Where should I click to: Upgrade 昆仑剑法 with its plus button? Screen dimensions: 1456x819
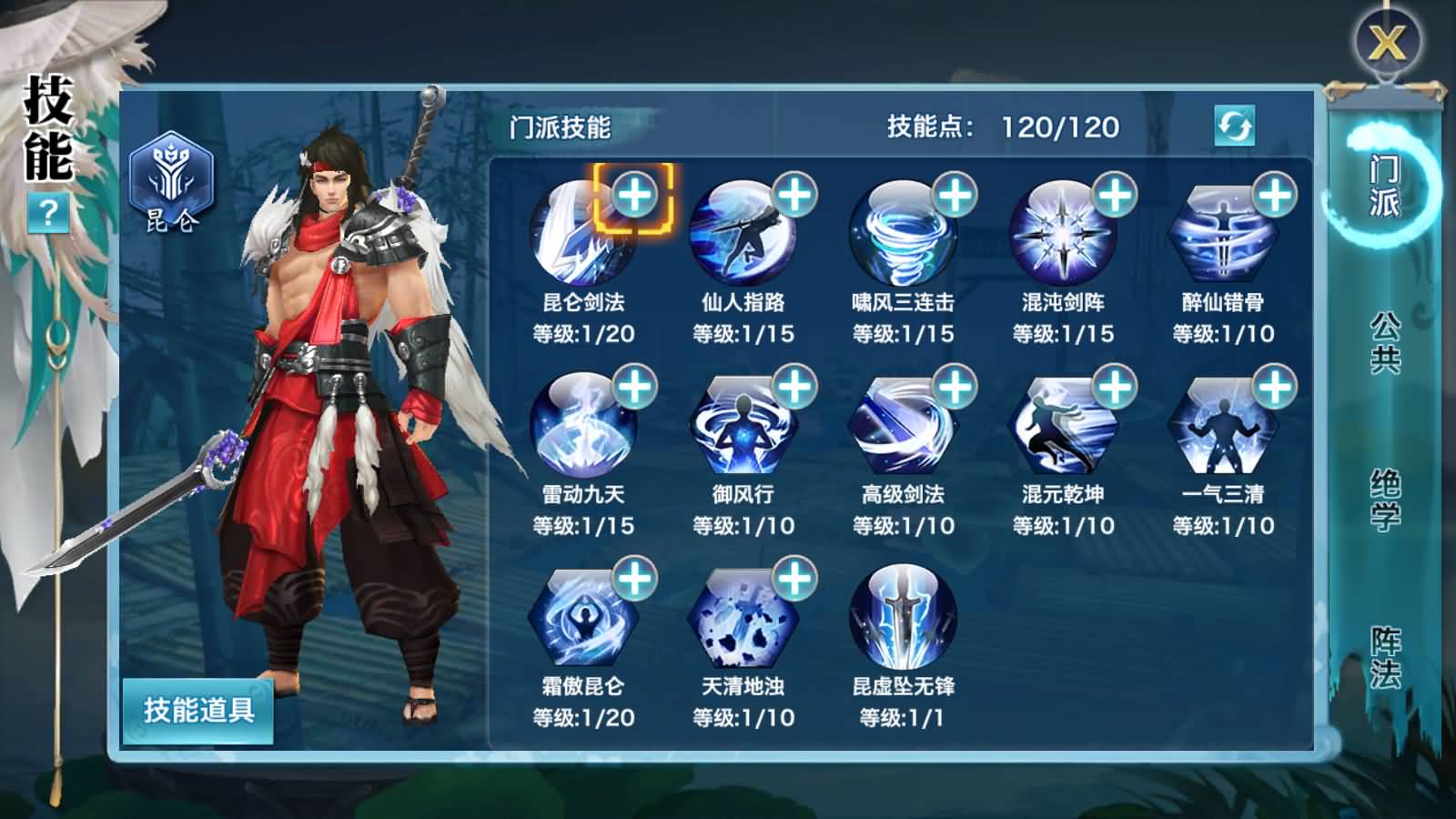pyautogui.click(x=636, y=193)
